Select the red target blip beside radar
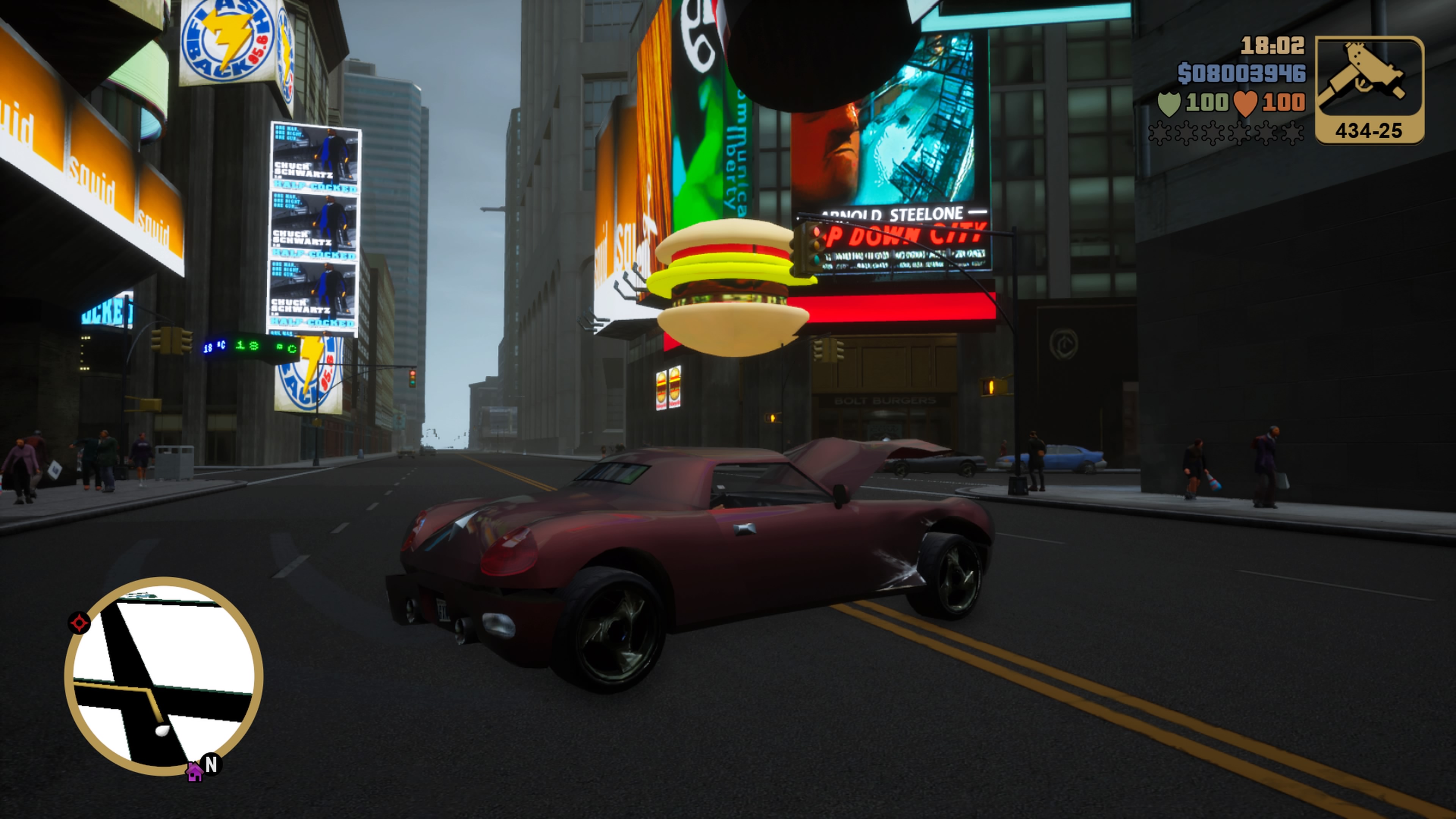This screenshot has width=1456, height=819. coord(79,623)
